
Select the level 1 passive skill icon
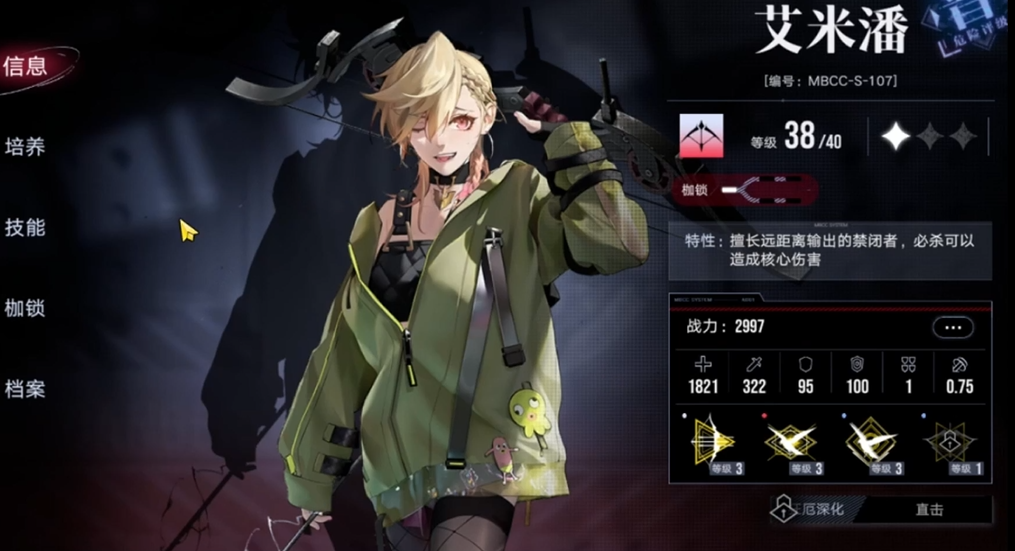951,442
